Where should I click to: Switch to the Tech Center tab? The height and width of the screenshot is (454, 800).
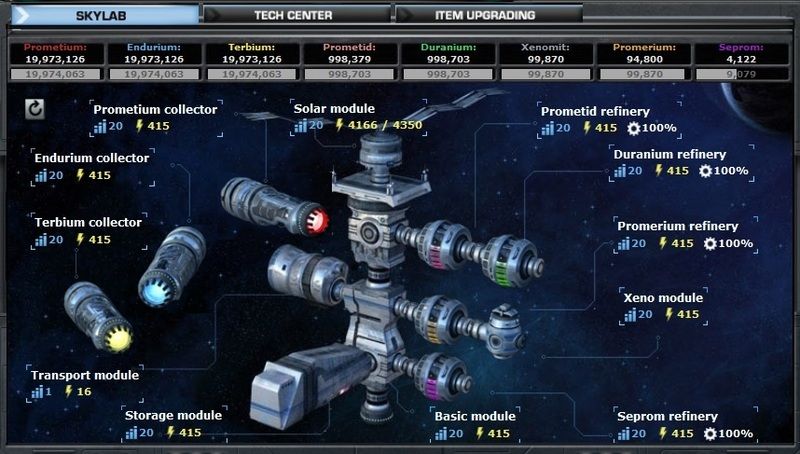tap(293, 15)
